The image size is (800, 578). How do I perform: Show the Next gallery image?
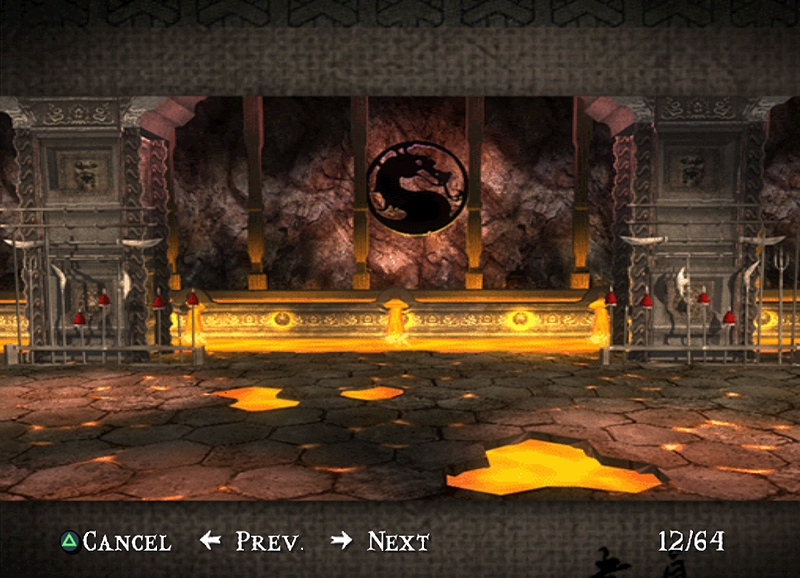point(380,542)
